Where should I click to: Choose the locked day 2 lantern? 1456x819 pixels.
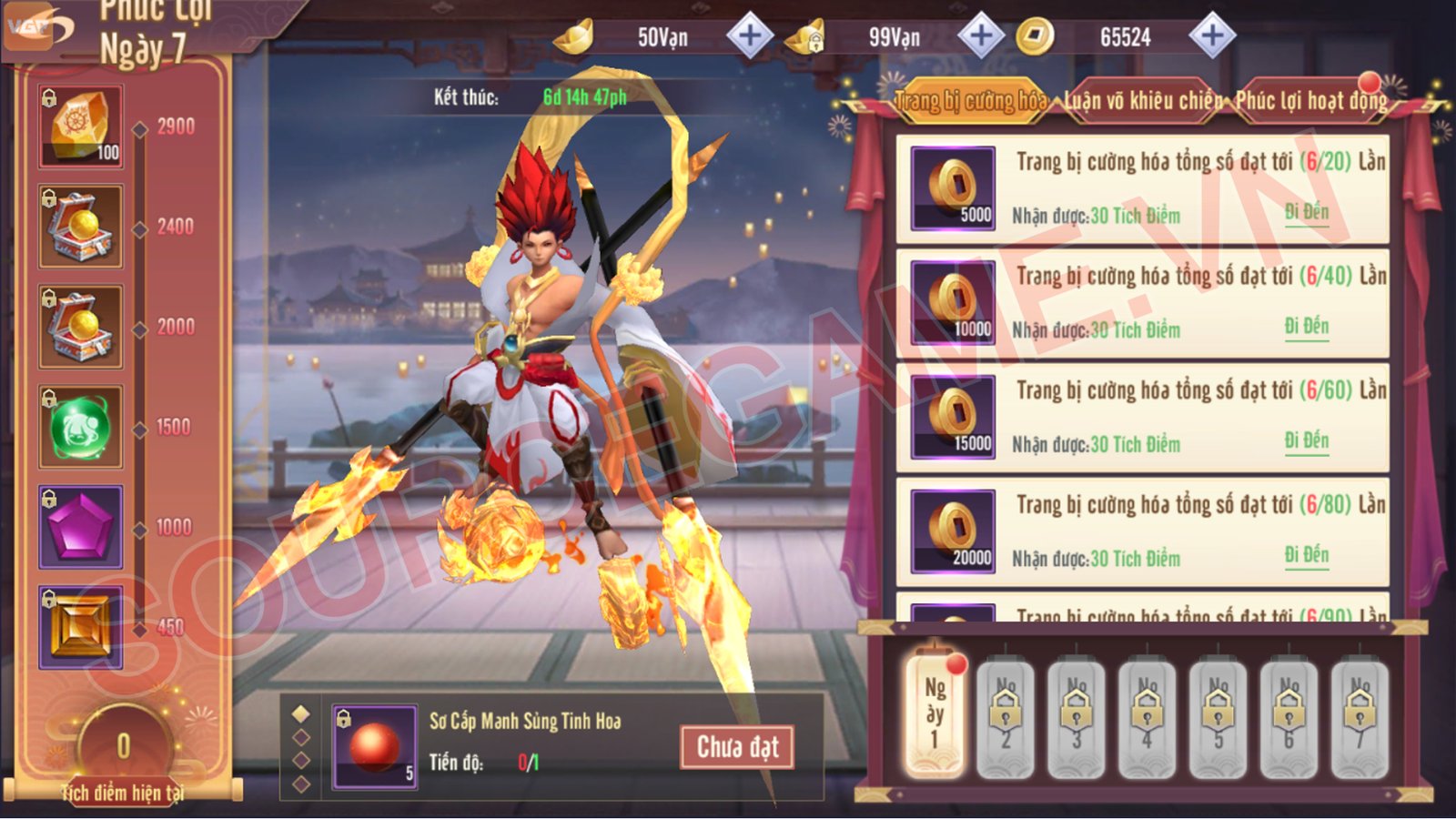(x=1006, y=714)
